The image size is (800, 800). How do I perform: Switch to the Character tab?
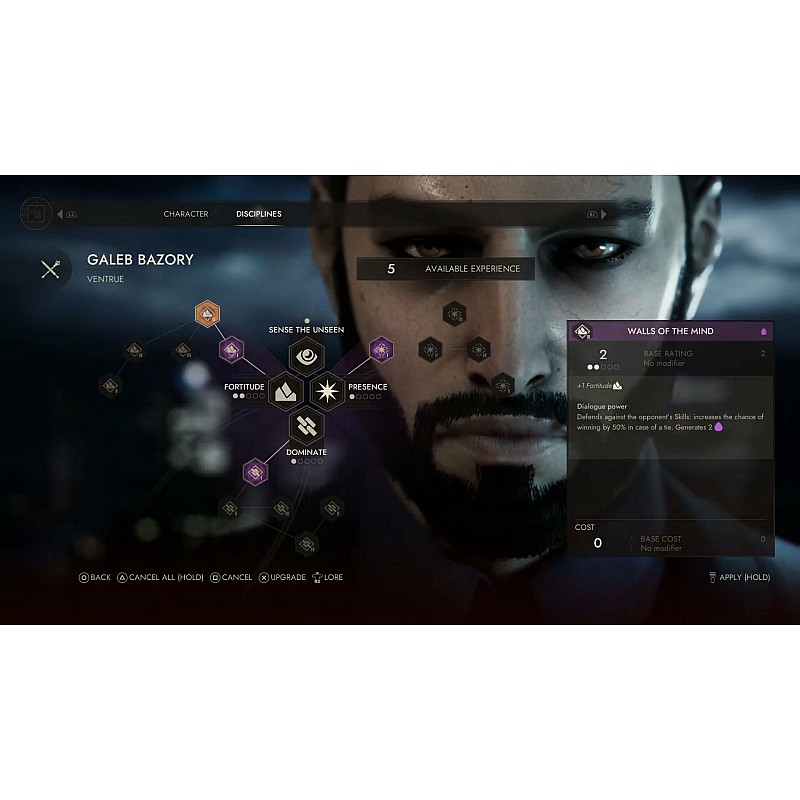(186, 214)
